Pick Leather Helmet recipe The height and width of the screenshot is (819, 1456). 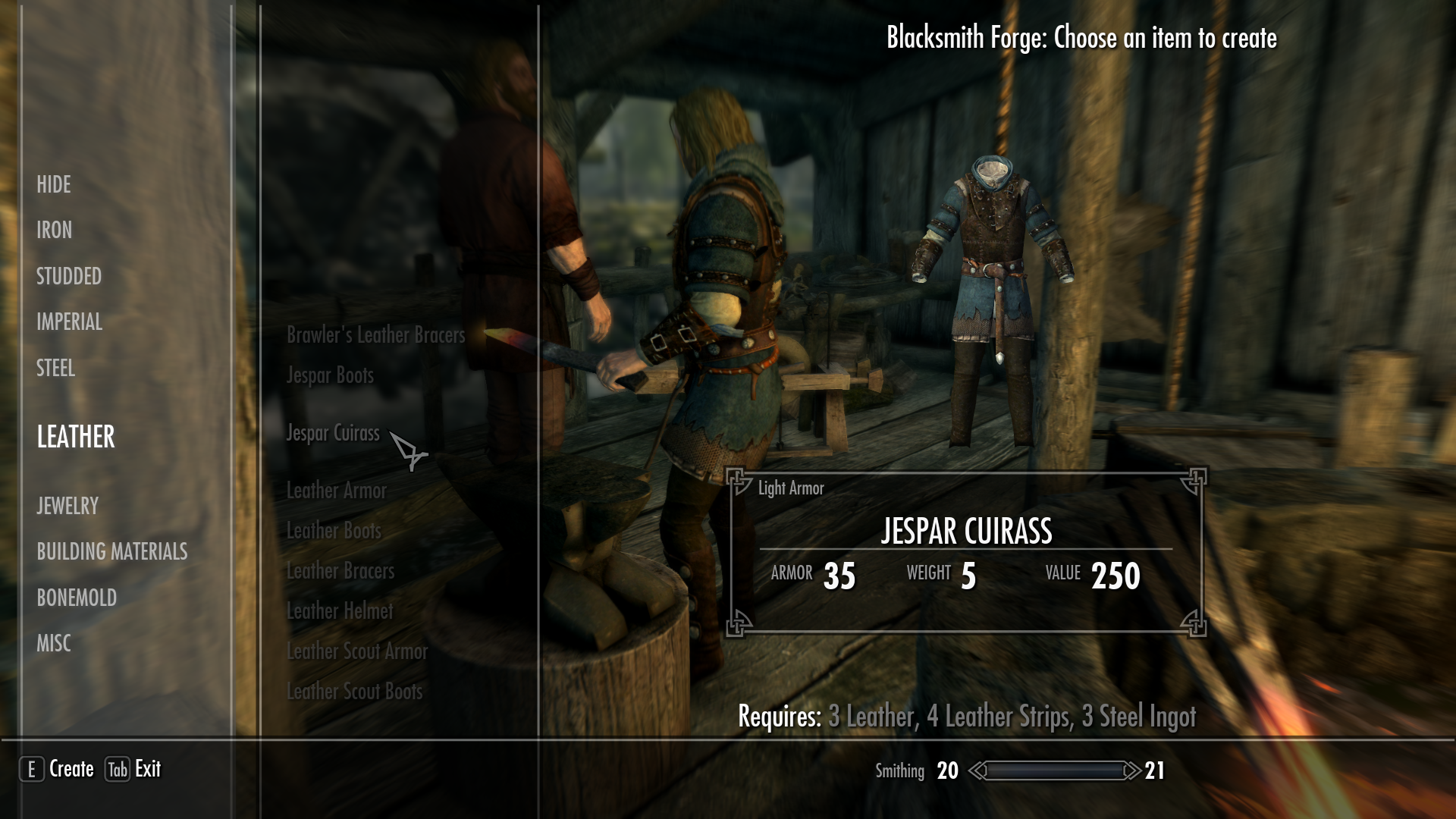[x=340, y=610]
